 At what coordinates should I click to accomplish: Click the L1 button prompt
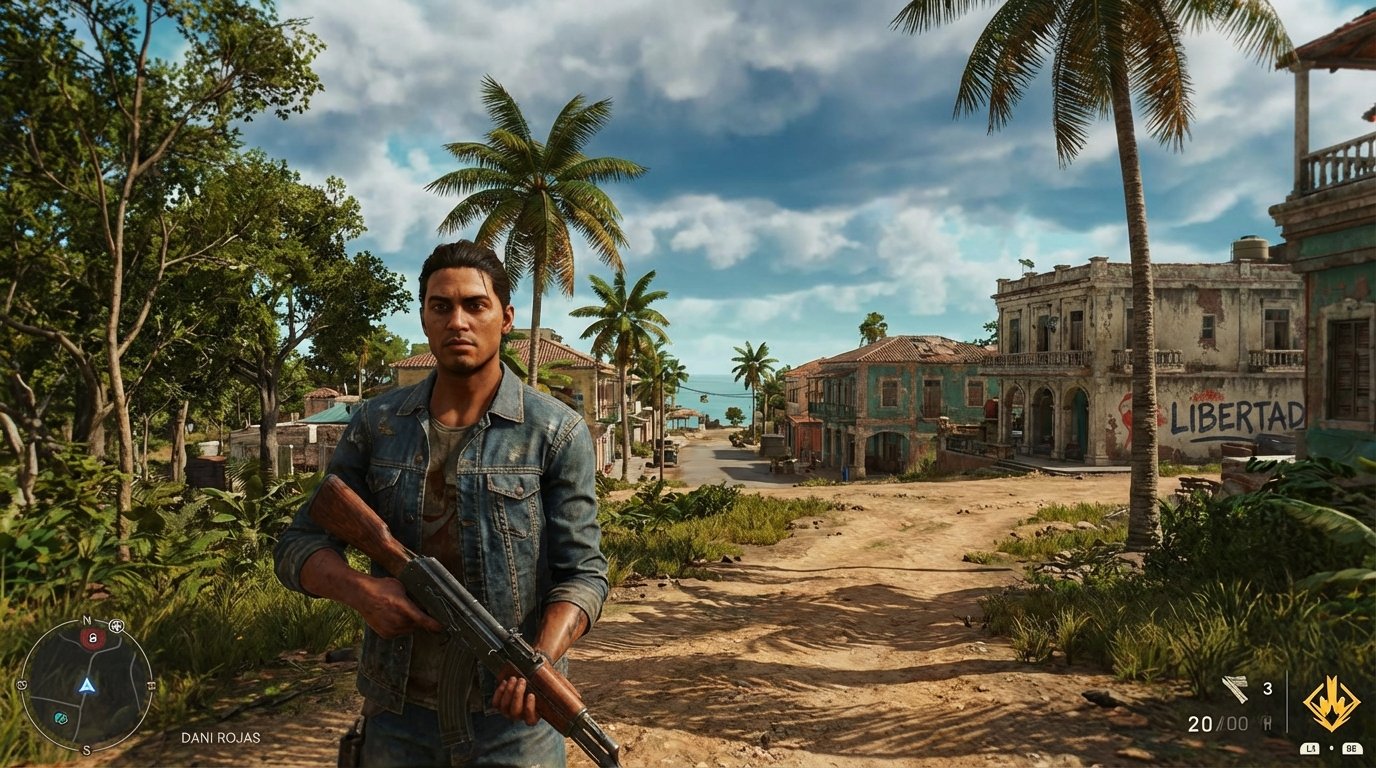point(1310,748)
